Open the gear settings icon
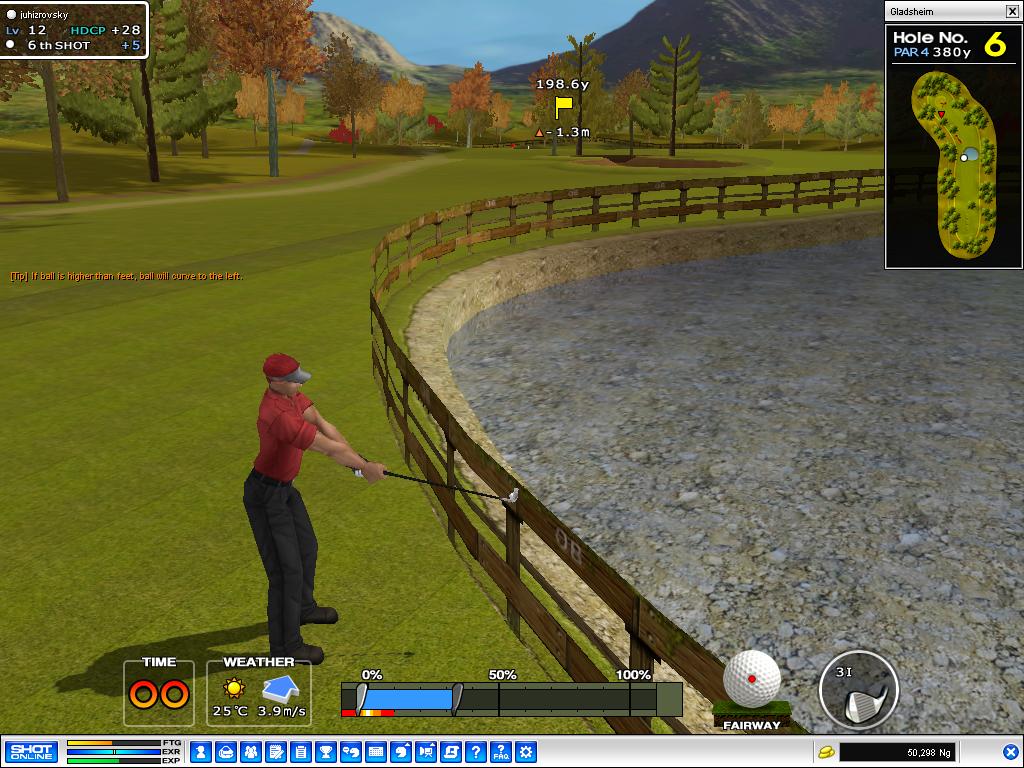The height and width of the screenshot is (768, 1024). click(x=526, y=751)
